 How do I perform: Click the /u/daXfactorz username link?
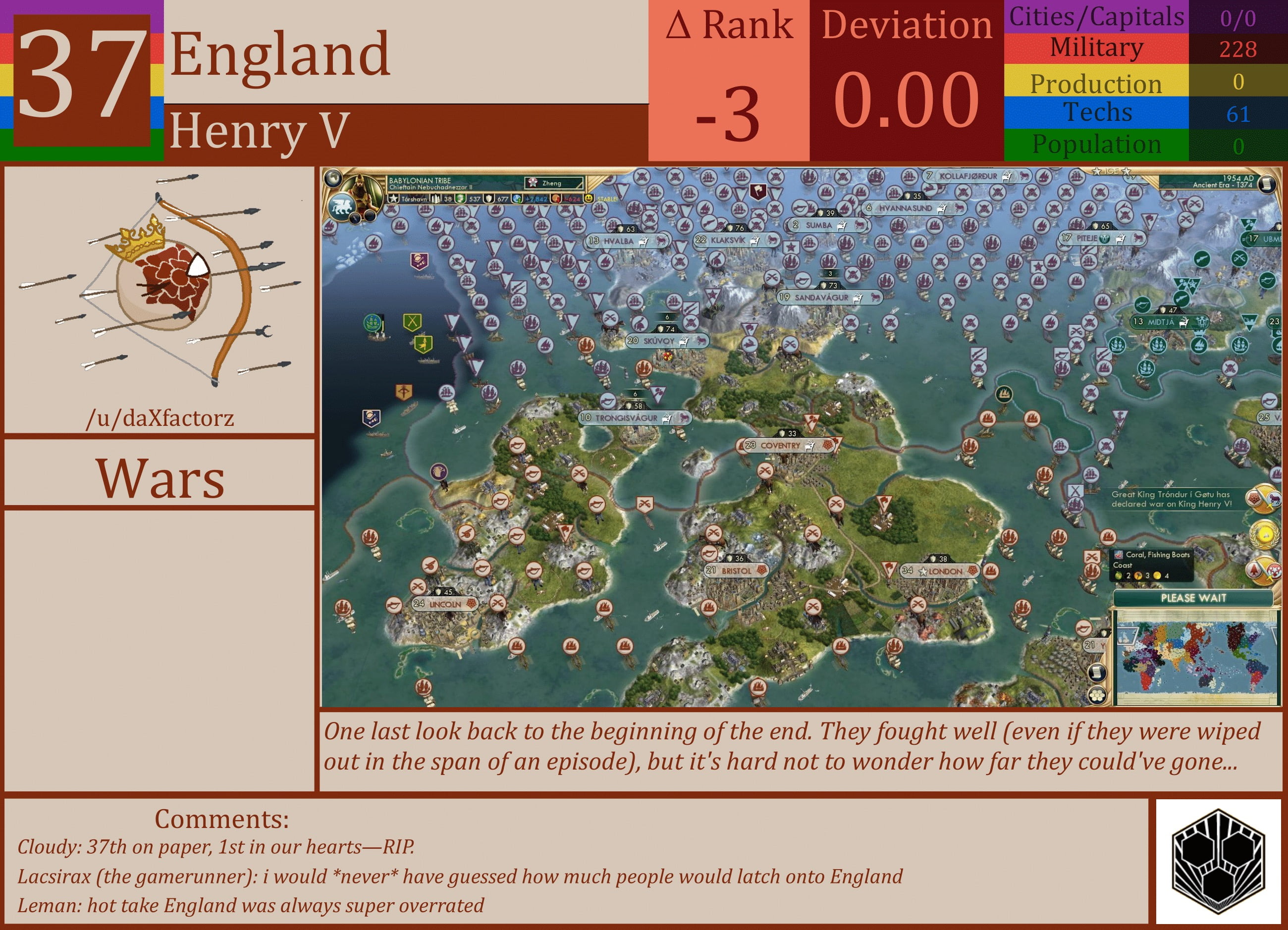tap(161, 417)
